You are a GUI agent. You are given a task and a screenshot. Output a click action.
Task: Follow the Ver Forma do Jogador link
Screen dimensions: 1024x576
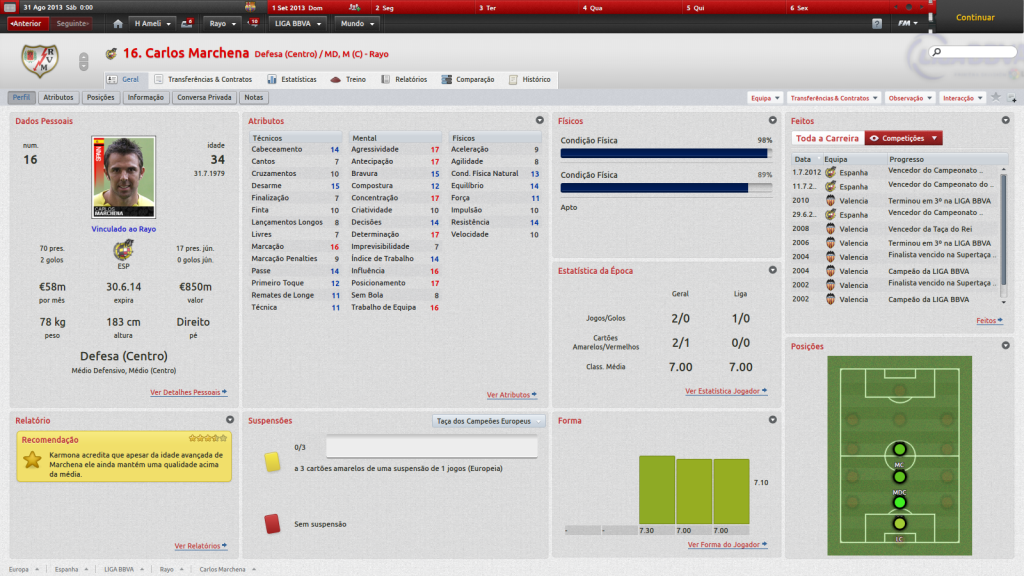tap(727, 545)
